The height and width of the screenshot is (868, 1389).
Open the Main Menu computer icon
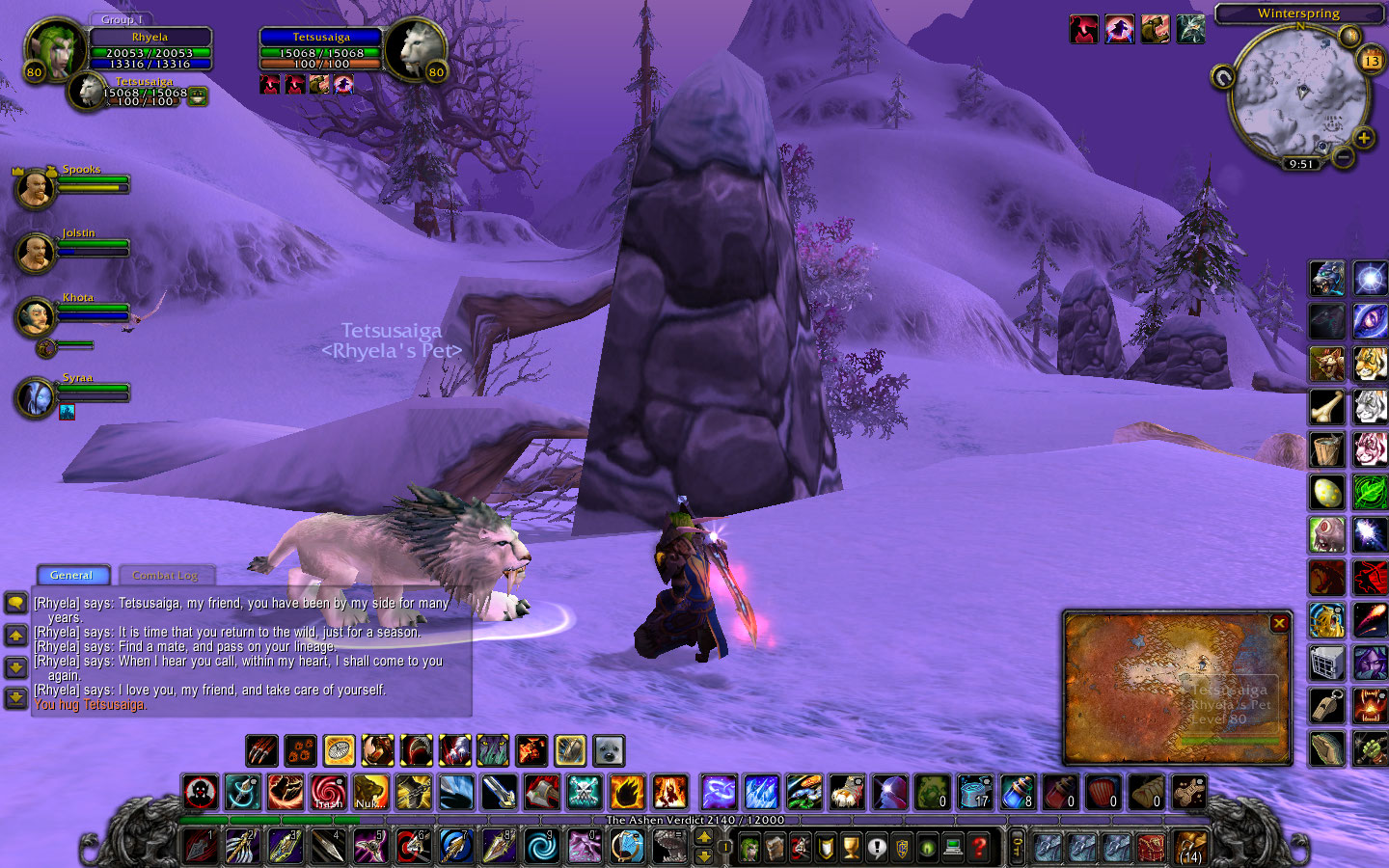pyautogui.click(x=951, y=847)
